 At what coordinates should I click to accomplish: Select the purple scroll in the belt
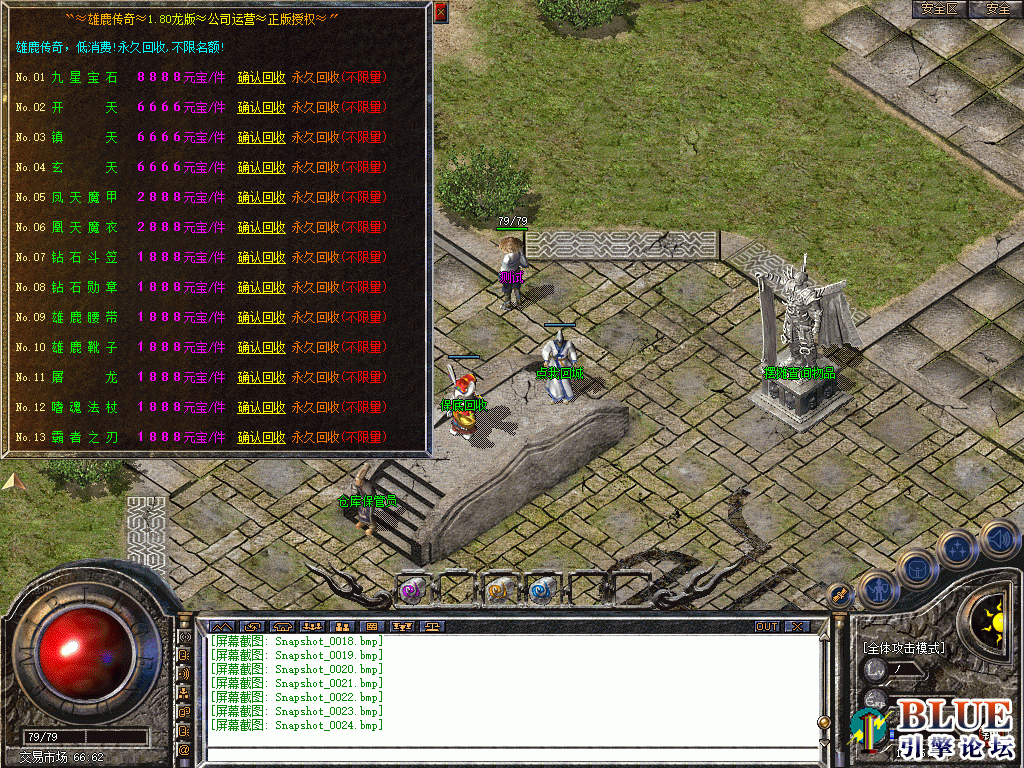click(x=411, y=590)
